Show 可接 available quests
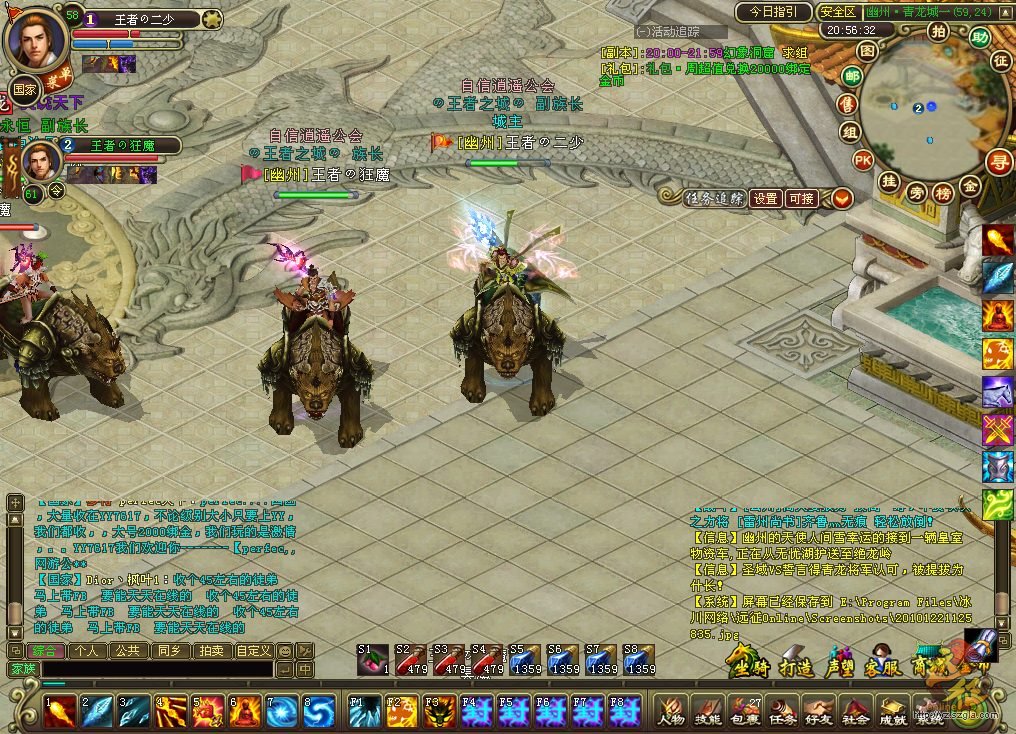 click(801, 198)
